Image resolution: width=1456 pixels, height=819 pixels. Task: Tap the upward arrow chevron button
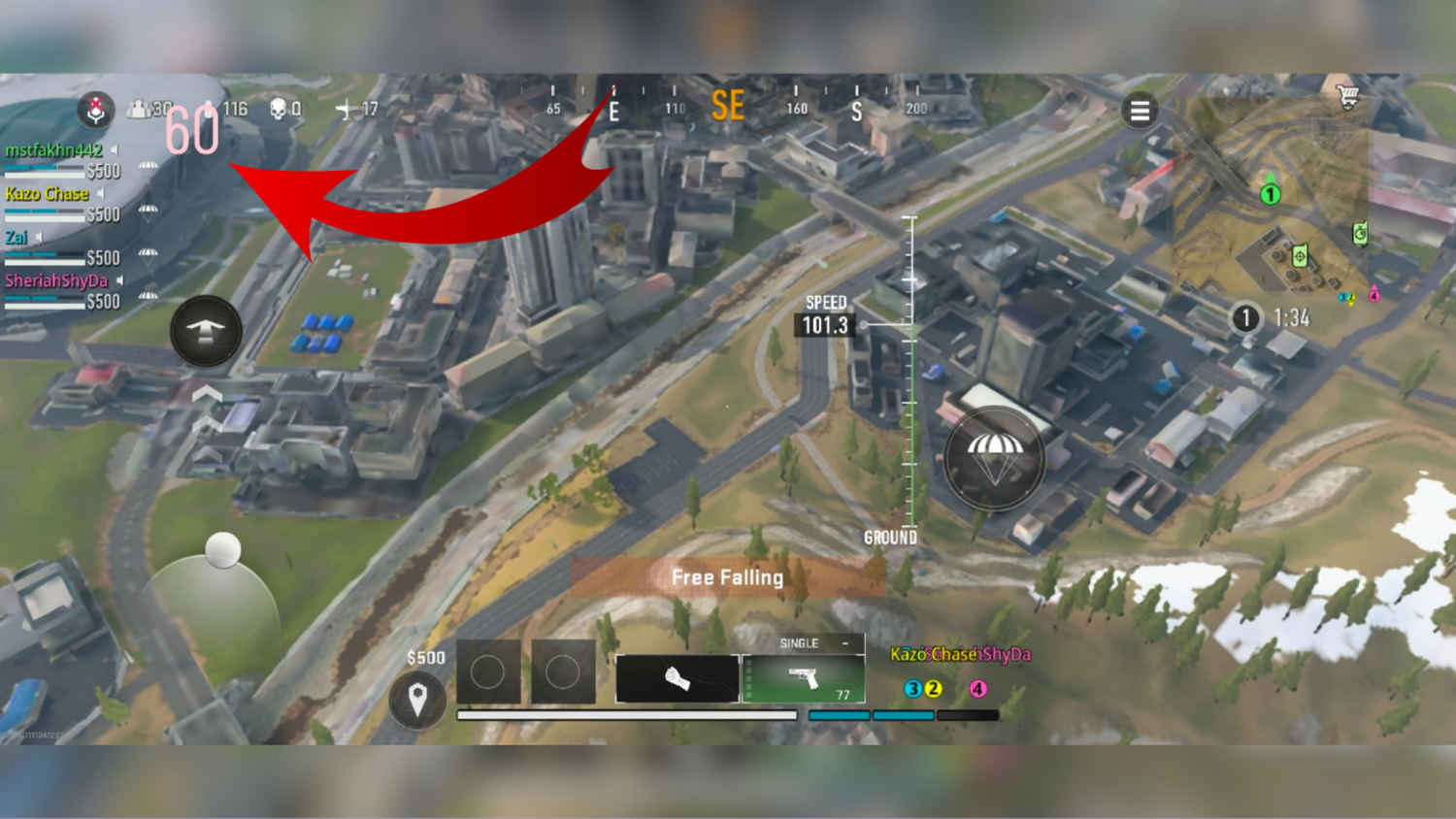205,330
